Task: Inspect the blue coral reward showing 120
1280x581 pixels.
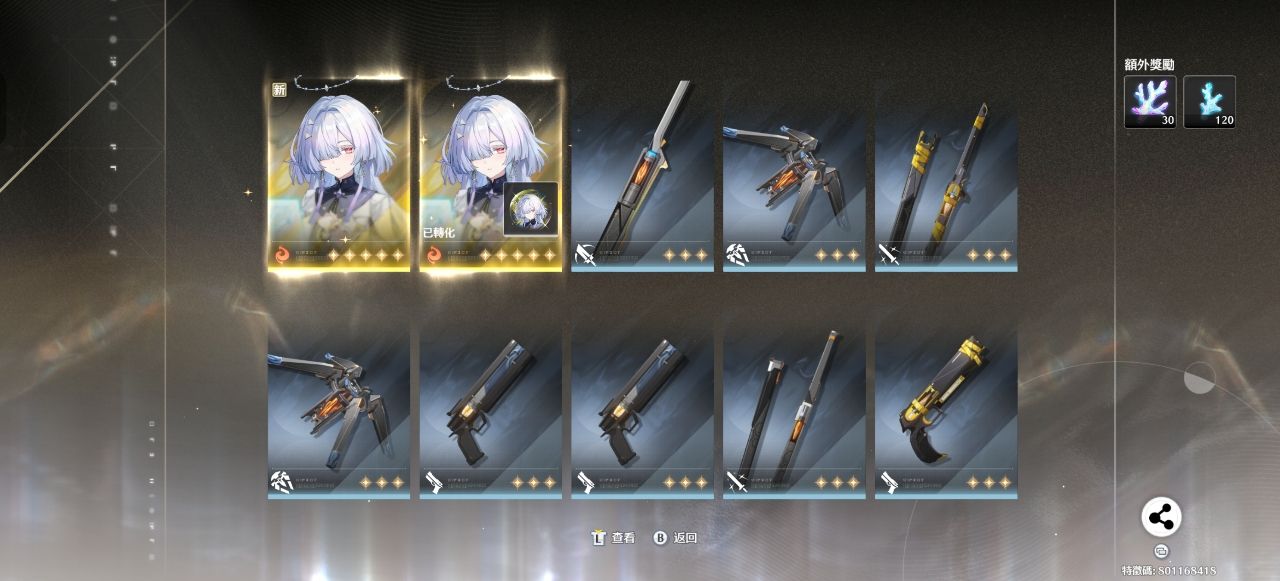Action: point(1209,102)
